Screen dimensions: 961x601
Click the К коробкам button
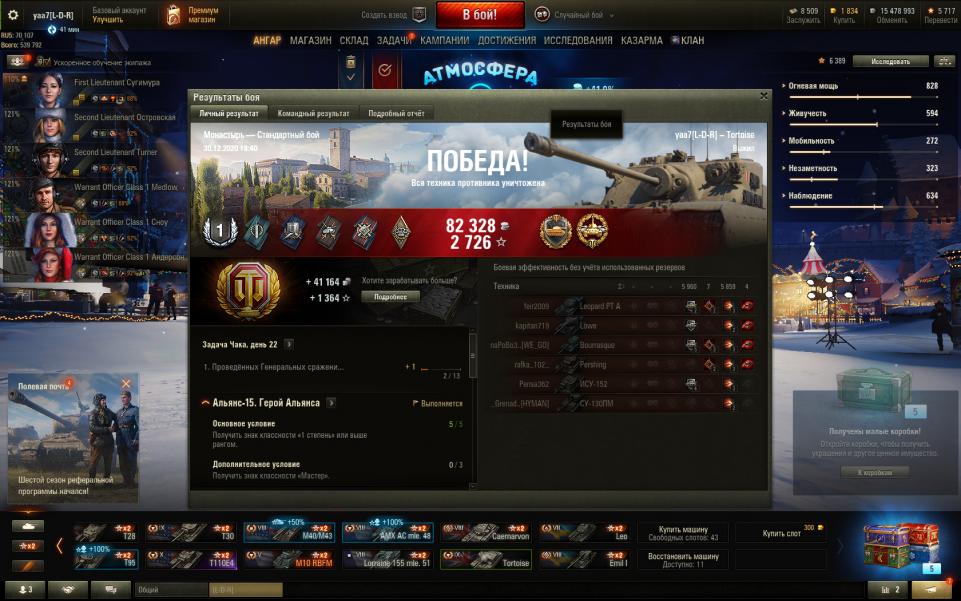(x=875, y=471)
